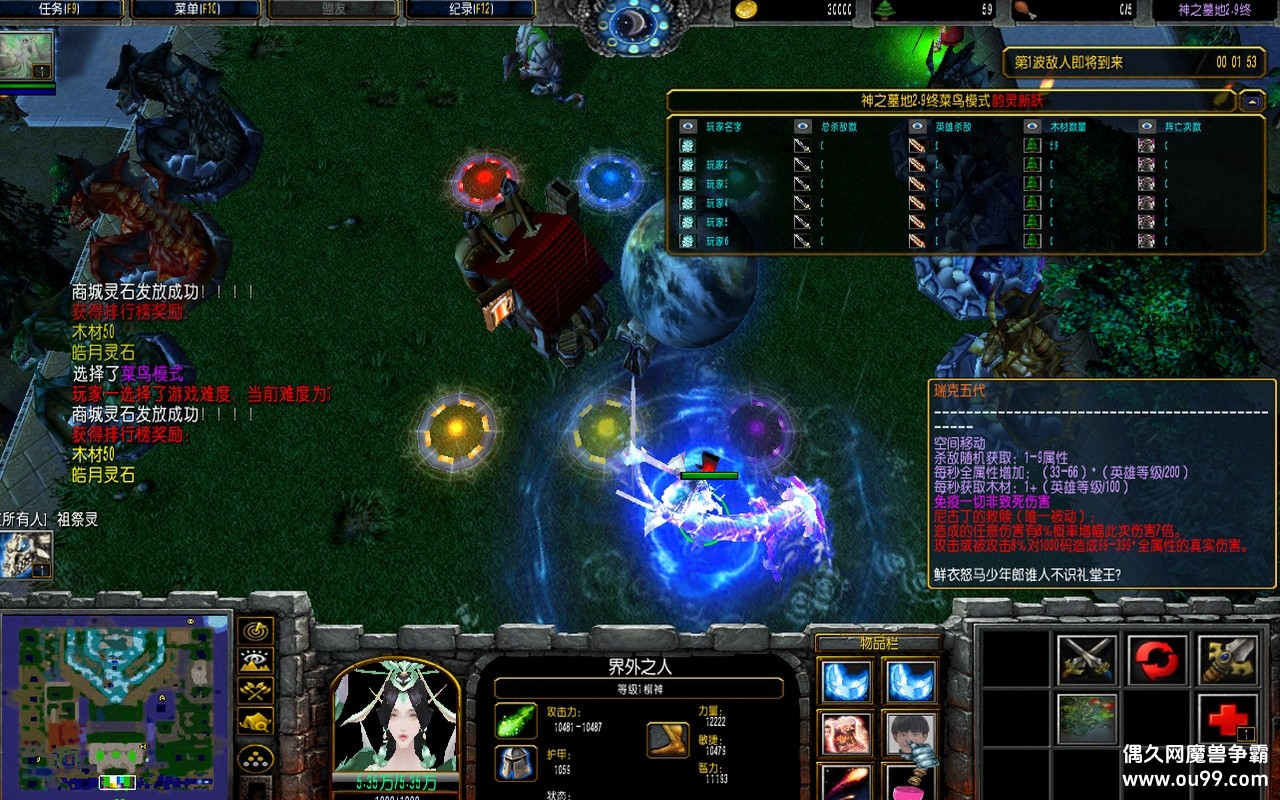Viewport: 1280px width, 800px height.
Task: Select the boy-portrait item in inventory
Action: [x=909, y=734]
